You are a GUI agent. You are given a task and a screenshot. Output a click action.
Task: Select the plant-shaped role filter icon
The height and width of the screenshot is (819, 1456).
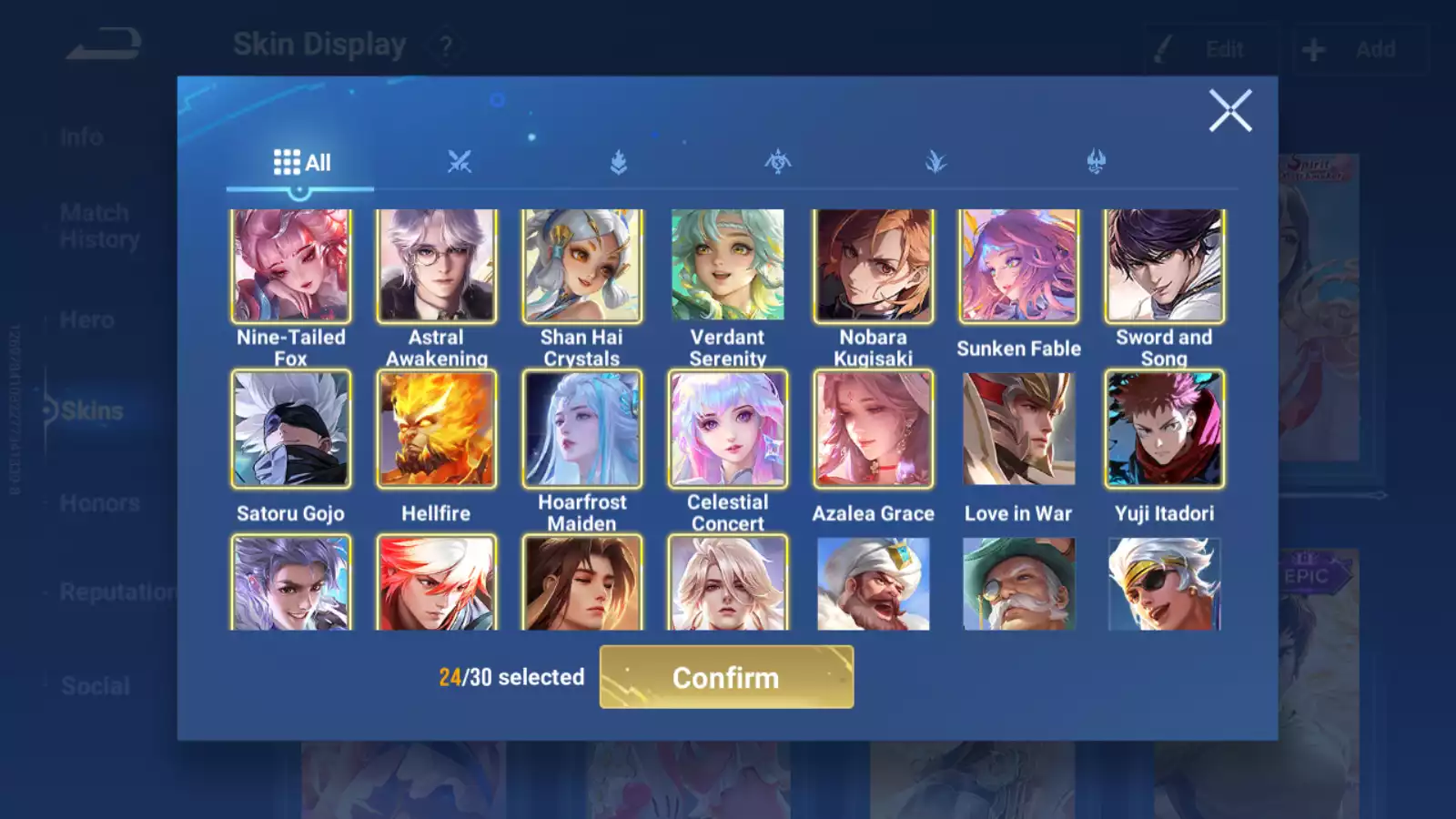(937, 161)
